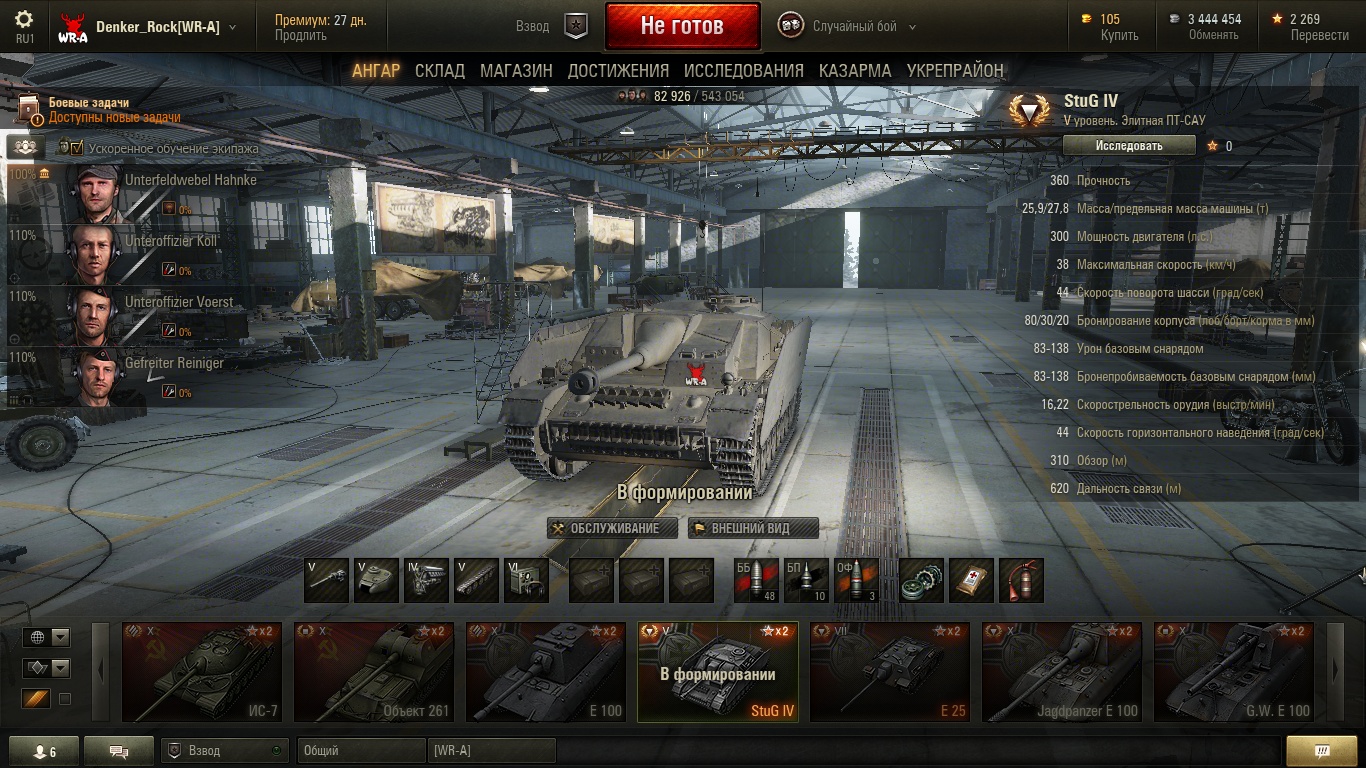
Task: Open the Укрепрайон tab
Action: pyautogui.click(x=955, y=71)
